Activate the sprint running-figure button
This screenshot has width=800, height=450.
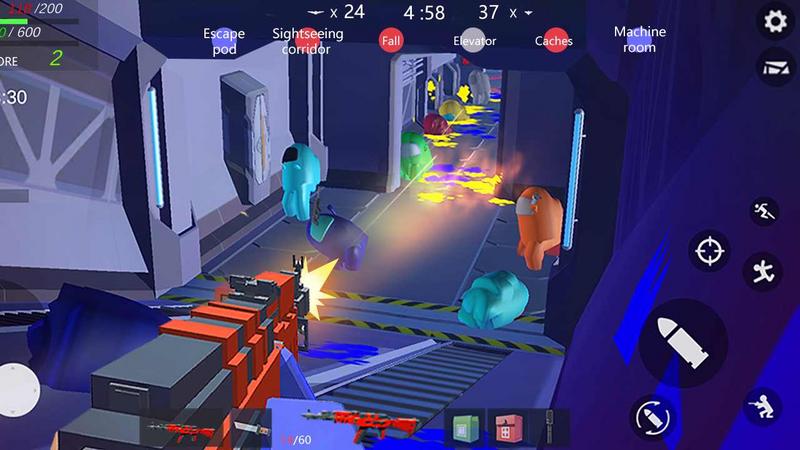pos(761,212)
